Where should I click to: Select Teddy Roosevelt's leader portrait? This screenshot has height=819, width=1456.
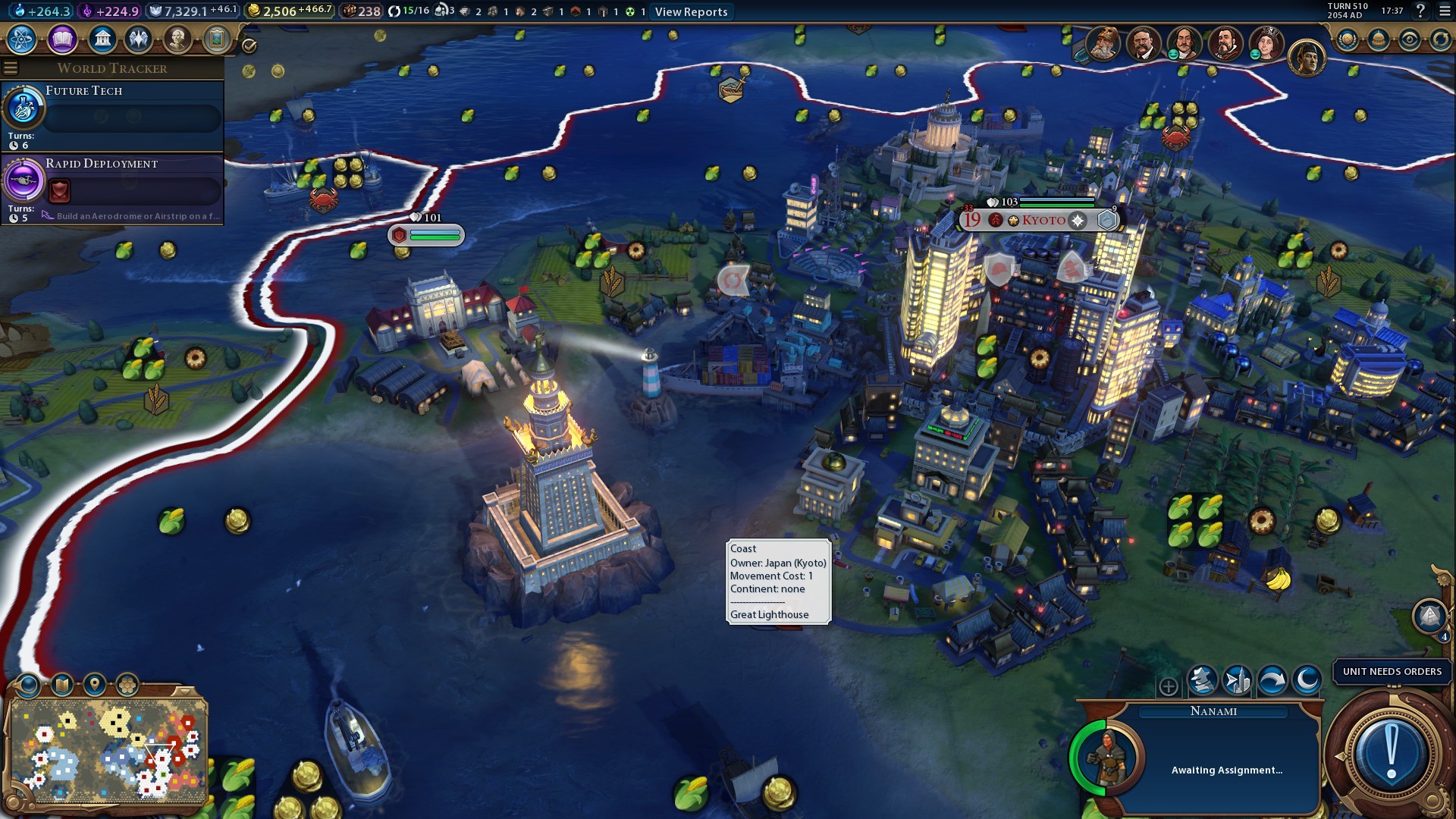coord(1143,43)
